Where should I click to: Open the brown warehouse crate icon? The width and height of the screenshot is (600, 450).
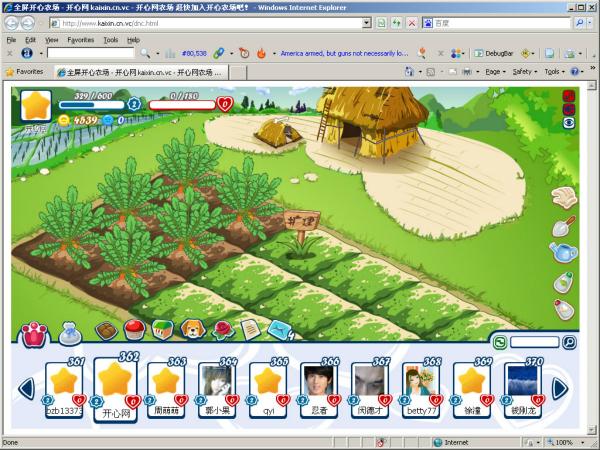click(x=106, y=328)
